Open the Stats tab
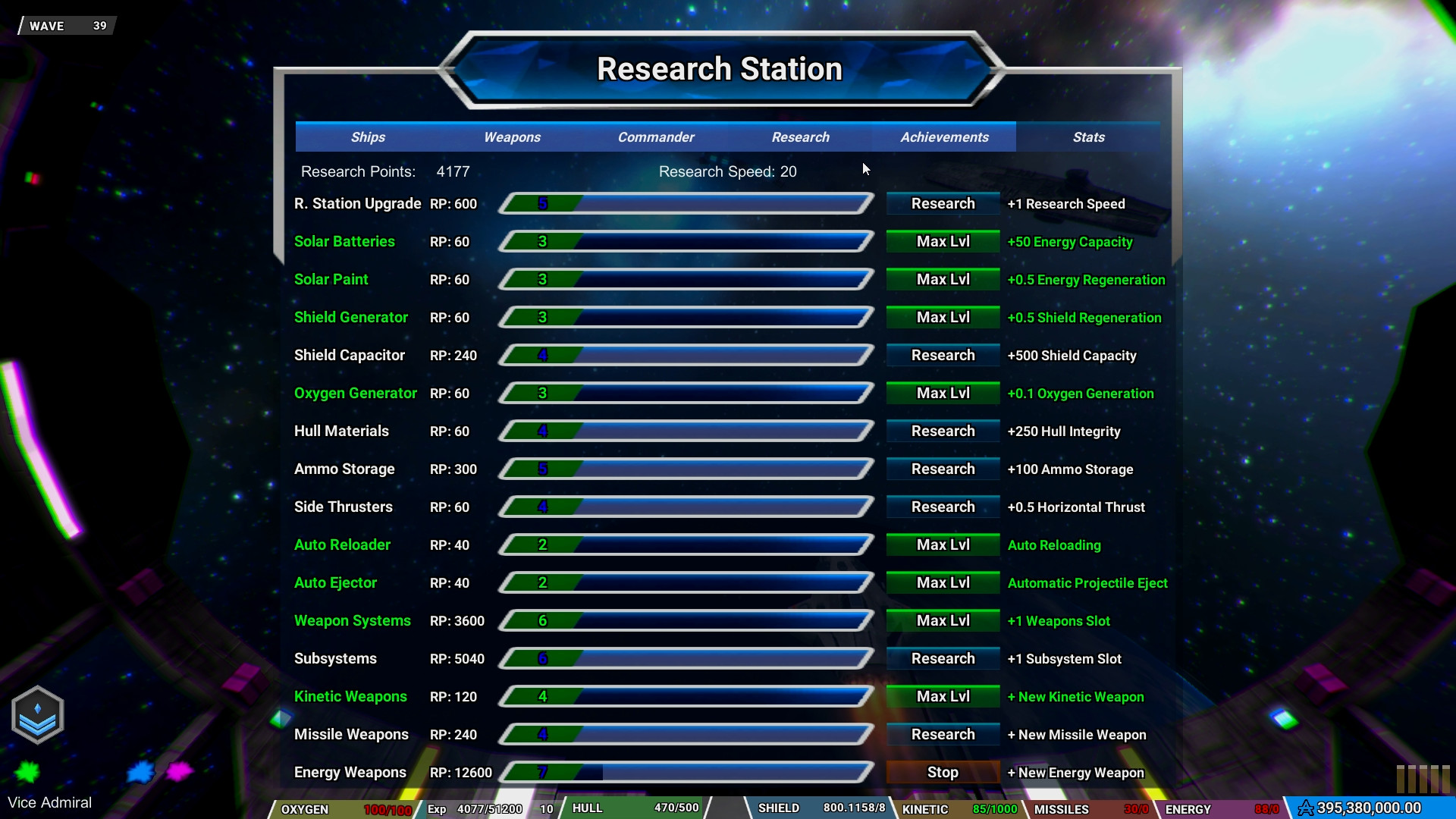Viewport: 1456px width, 819px height. pos(1088,137)
